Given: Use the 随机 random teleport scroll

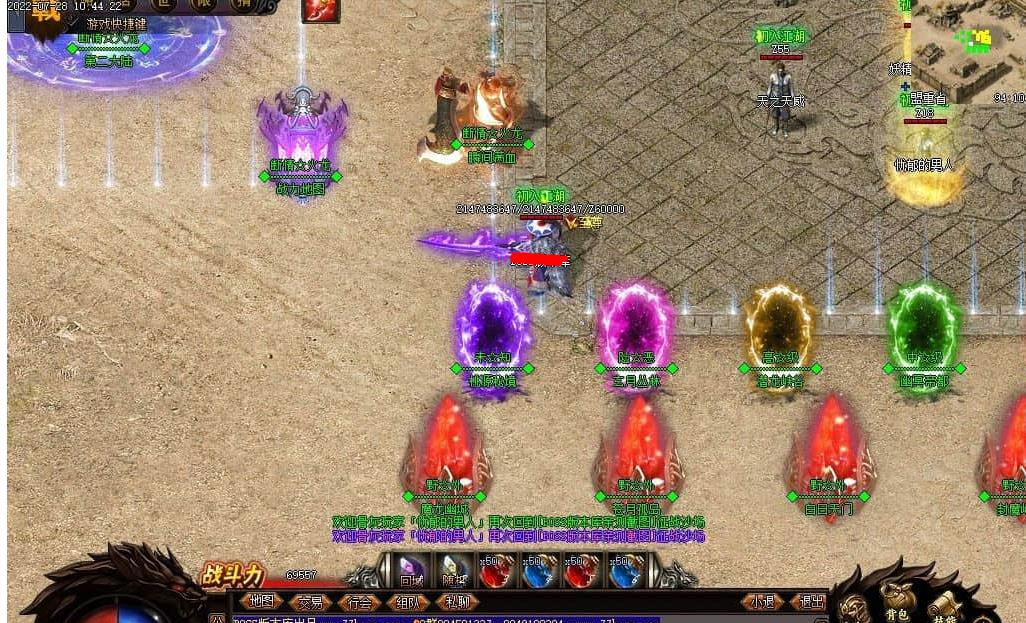Looking at the screenshot, I should tap(453, 569).
